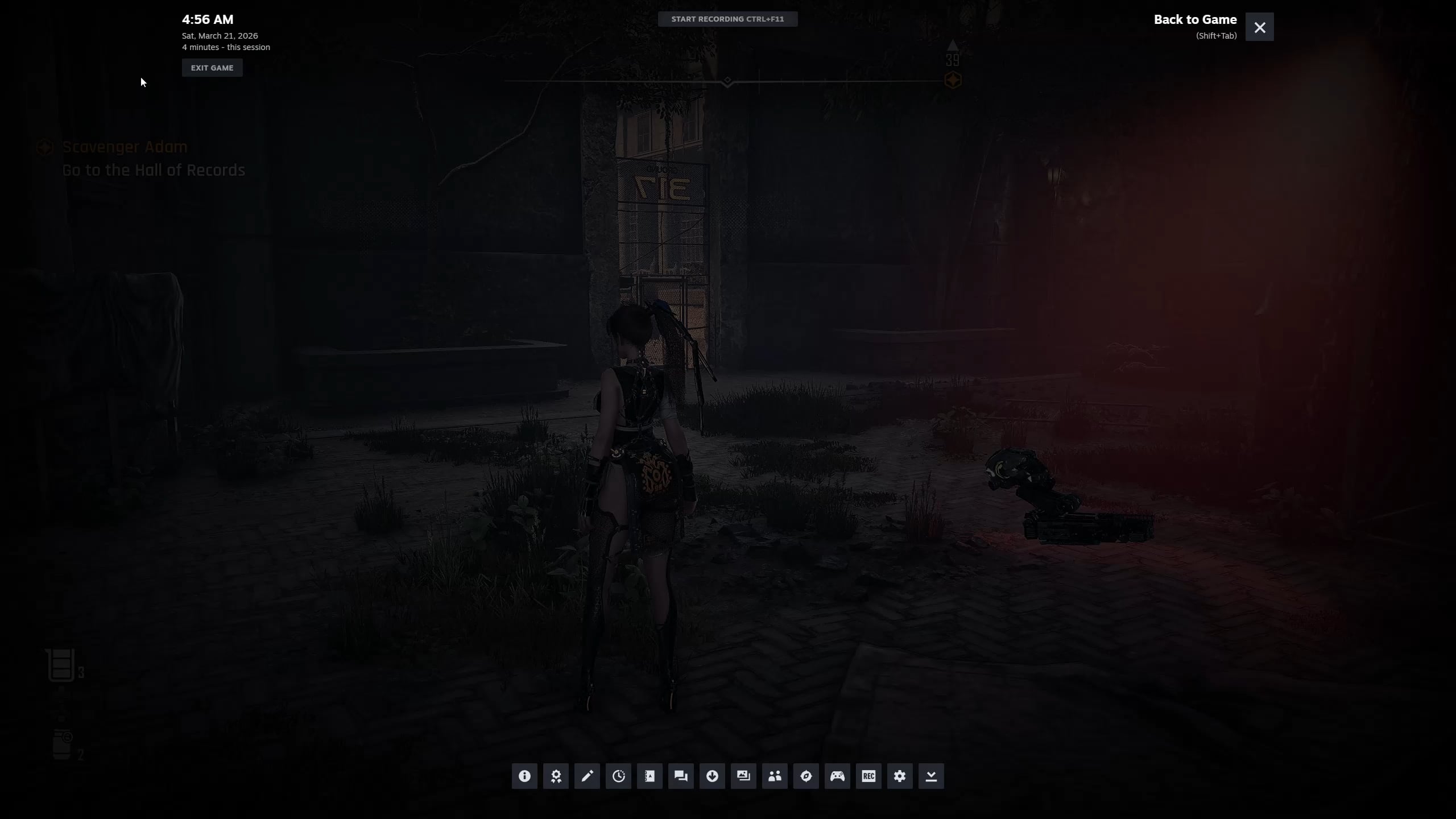Show the downloads arrow panel
This screenshot has width=1456, height=819.
click(x=712, y=776)
